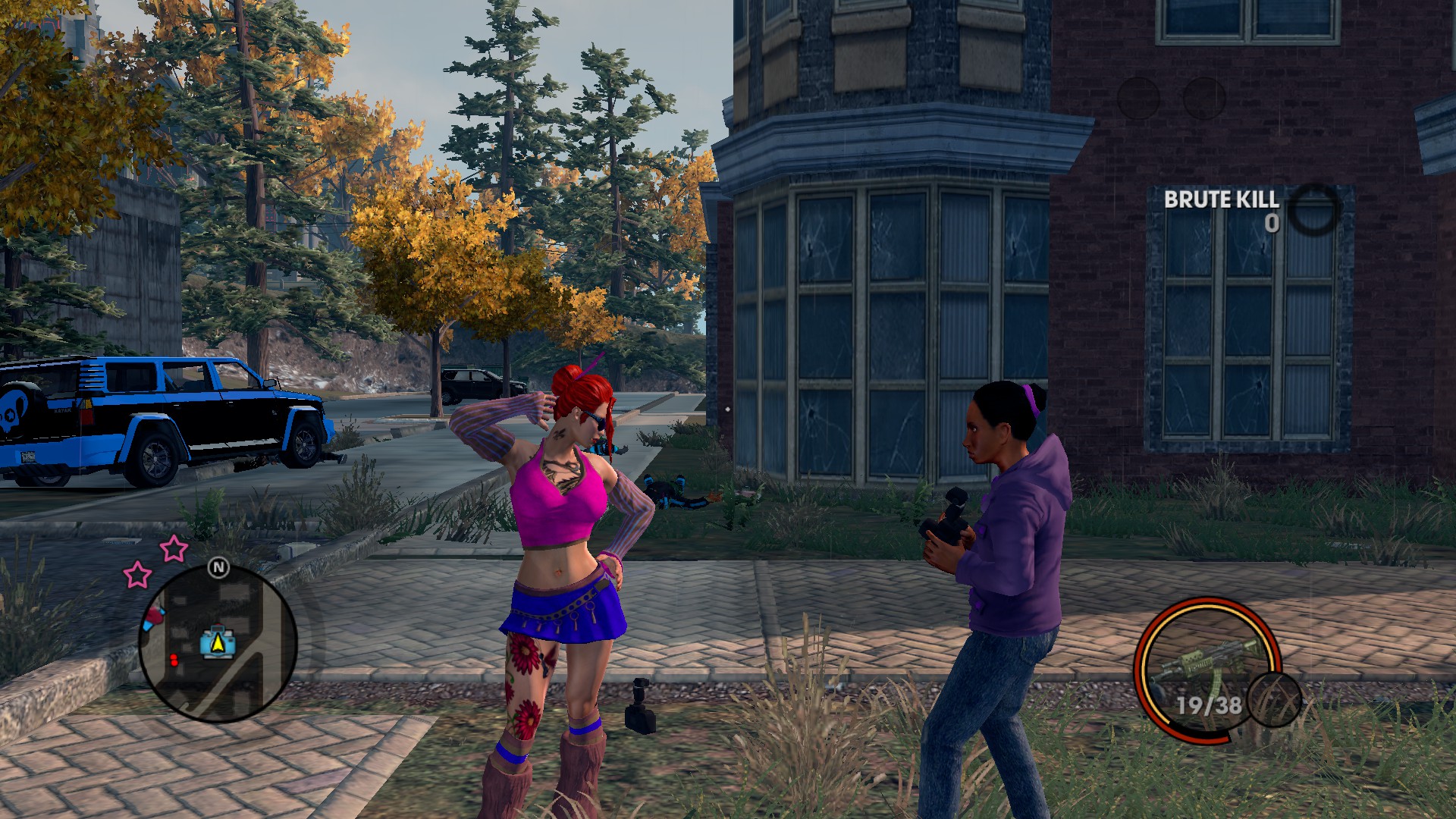Open the Brute Kill challenge tracker

[x=1221, y=200]
